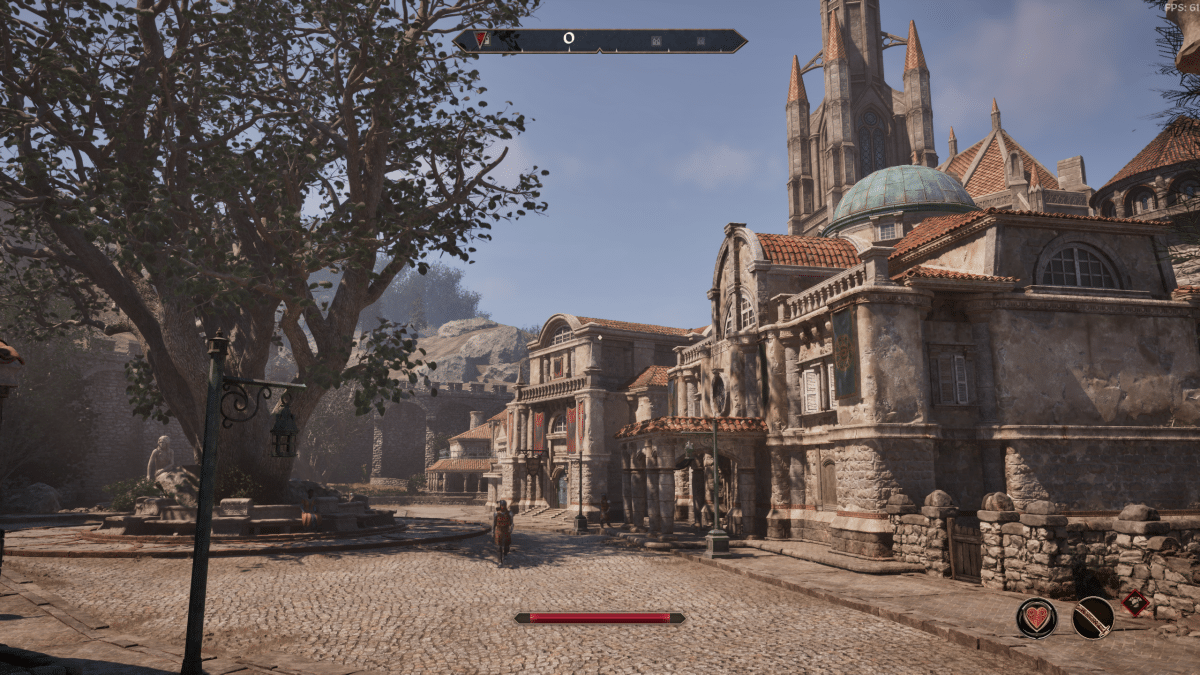Click the red diamond armor status icon
Image resolution: width=1200 pixels, height=675 pixels.
point(1135,602)
